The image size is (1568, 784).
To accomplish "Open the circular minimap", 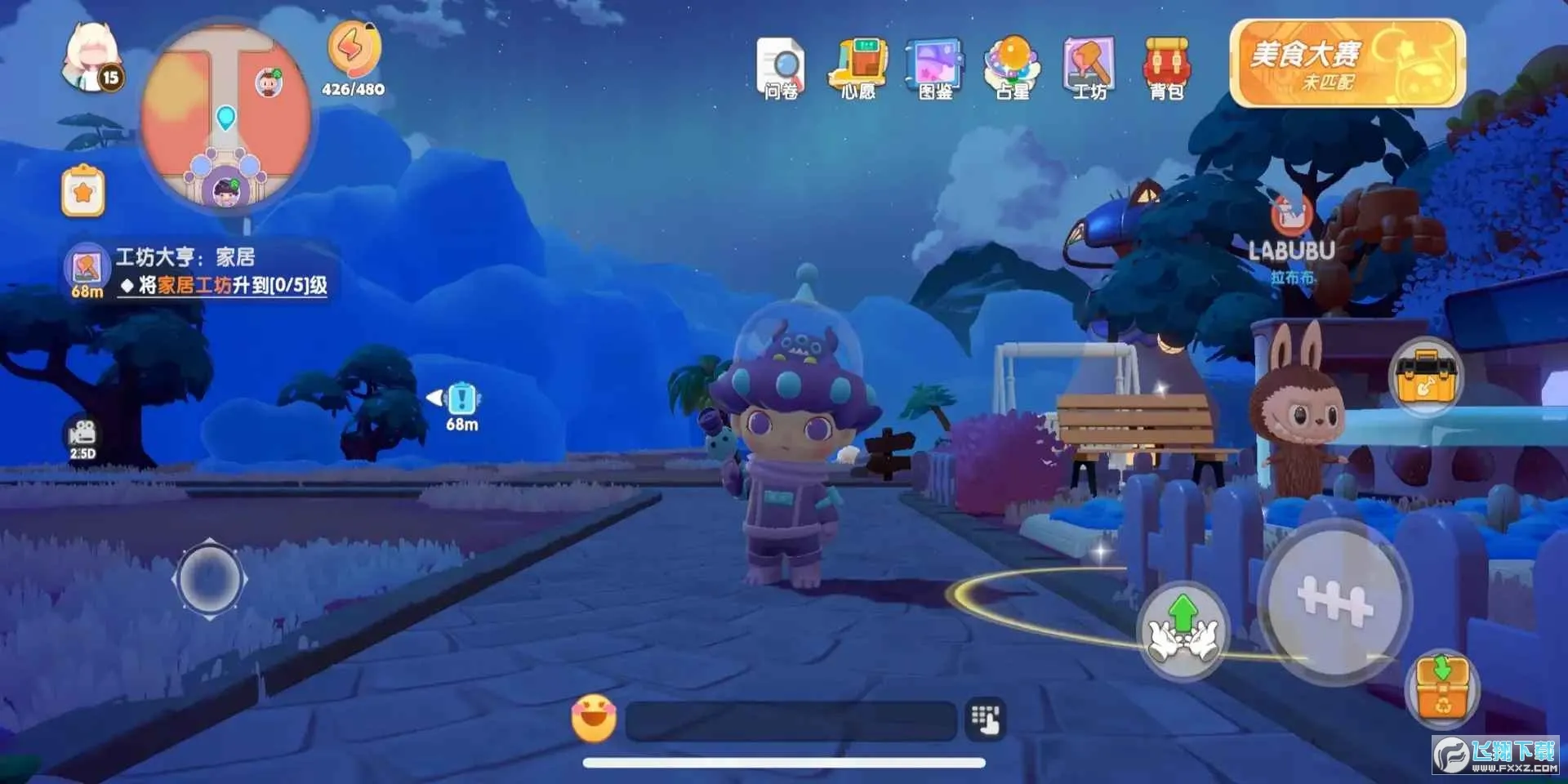I will pyautogui.click(x=225, y=116).
